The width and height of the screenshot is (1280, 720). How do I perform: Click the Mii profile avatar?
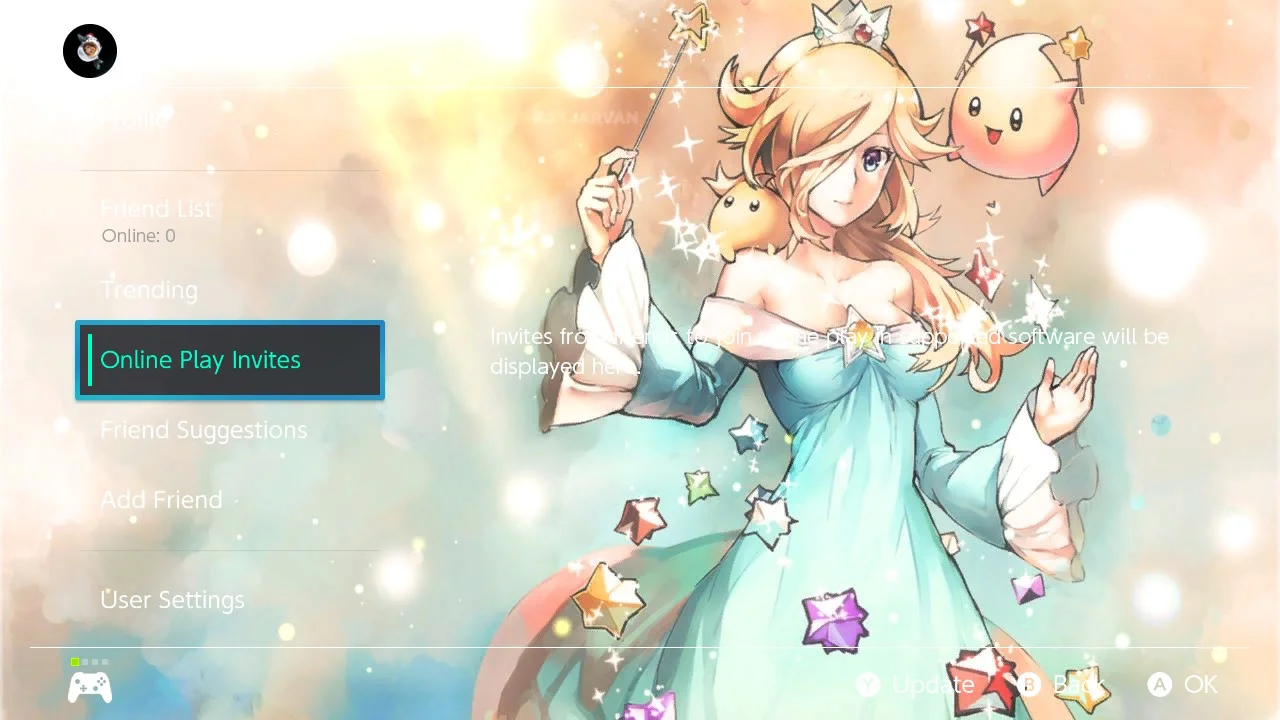89,50
